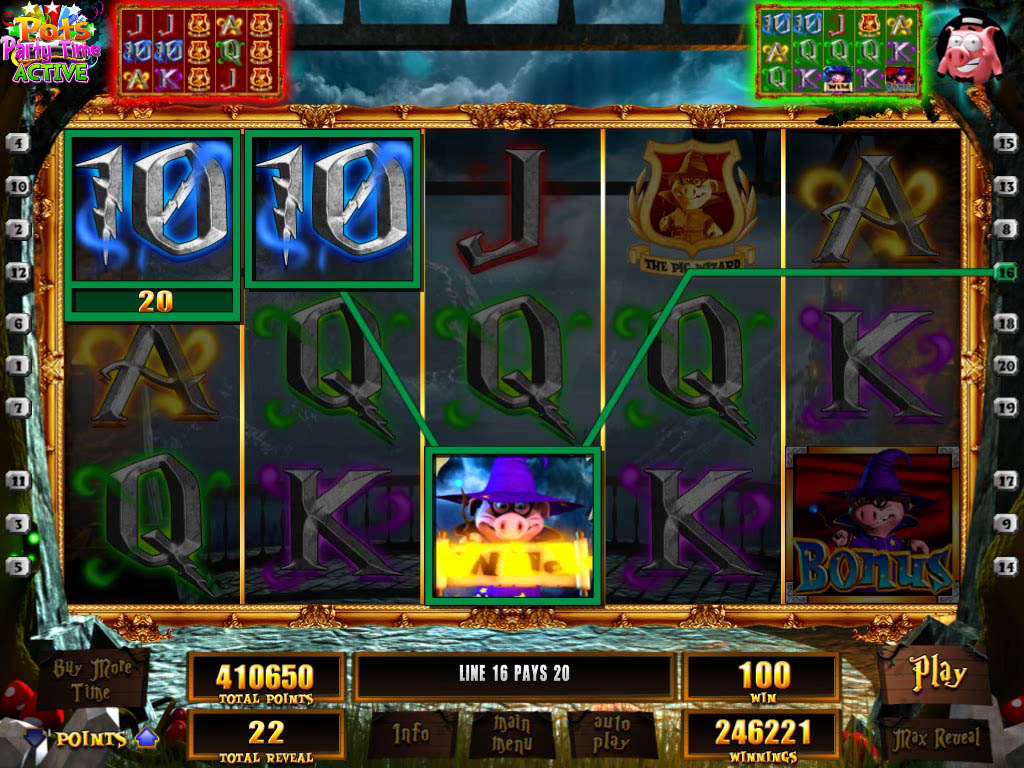Highlight payline number 12 marker
The height and width of the screenshot is (768, 1024).
tap(17, 271)
